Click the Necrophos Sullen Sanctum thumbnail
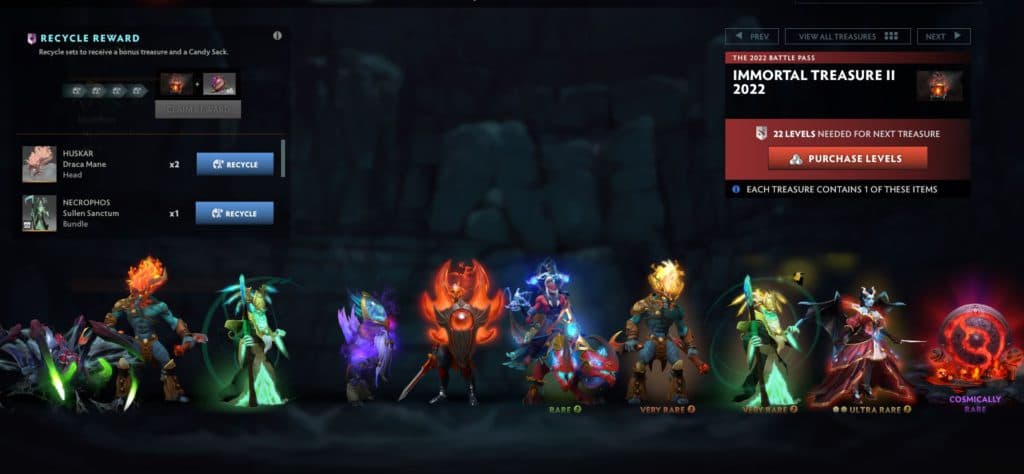1024x474 pixels. (x=39, y=213)
